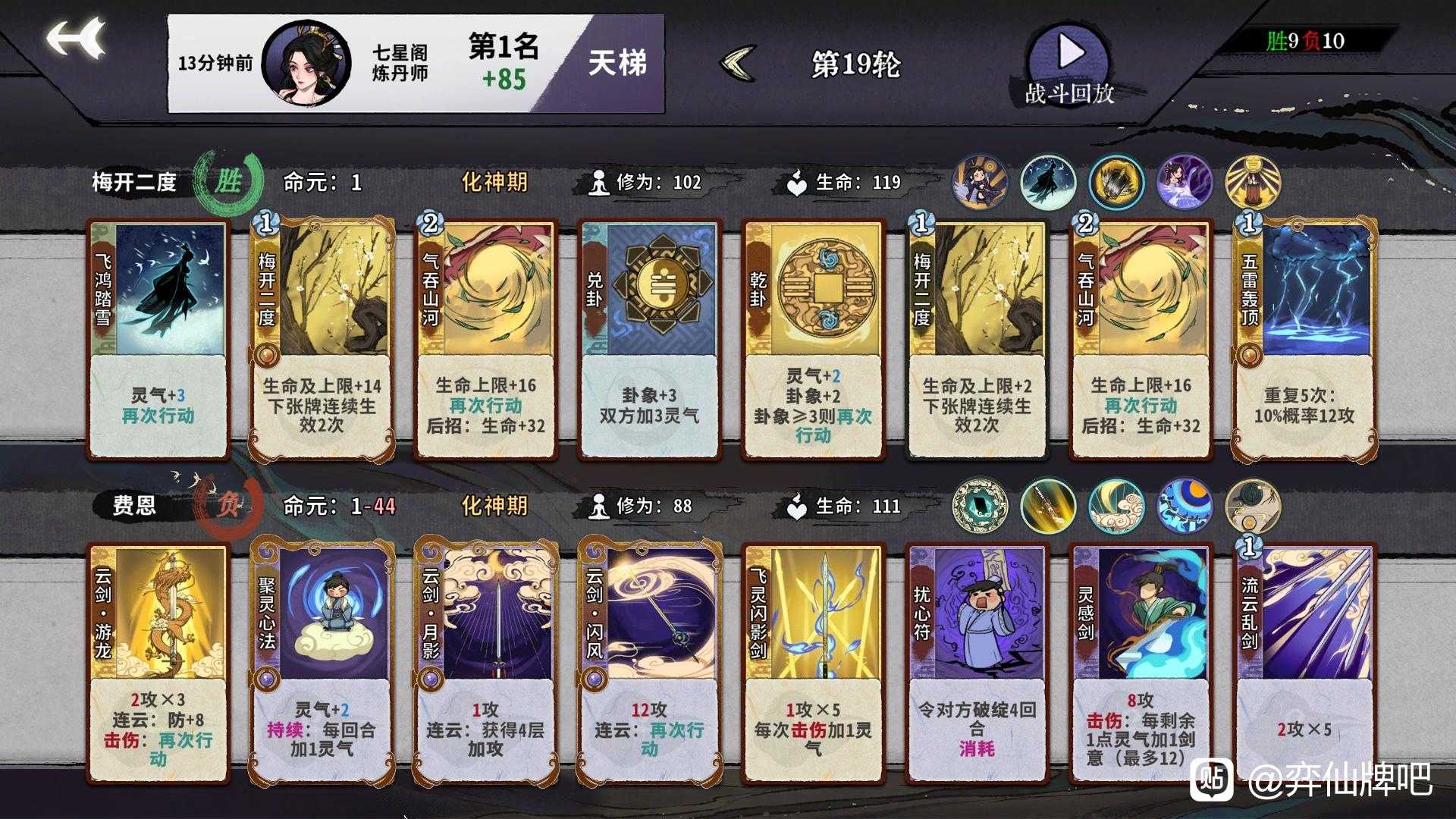Click the 修为 meditating figure icon
The image size is (1456, 819).
point(599,182)
